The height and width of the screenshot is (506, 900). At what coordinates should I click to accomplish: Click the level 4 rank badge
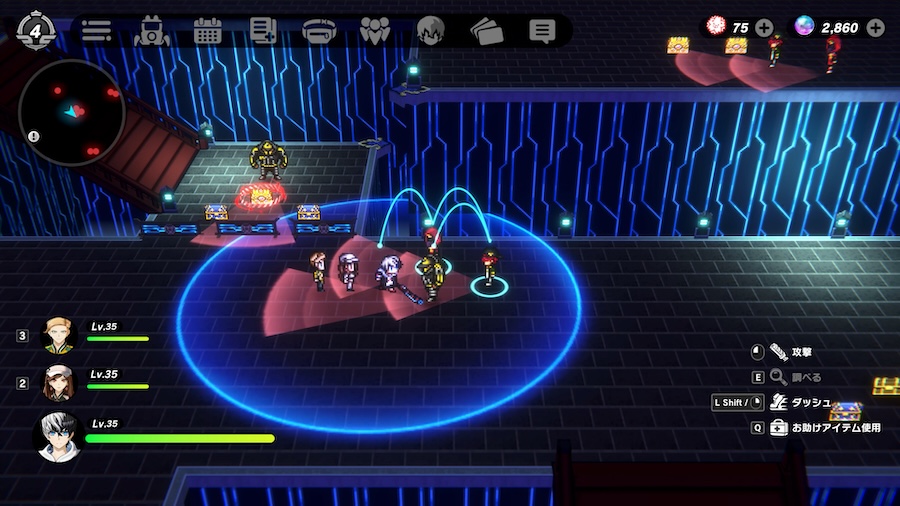[36, 30]
